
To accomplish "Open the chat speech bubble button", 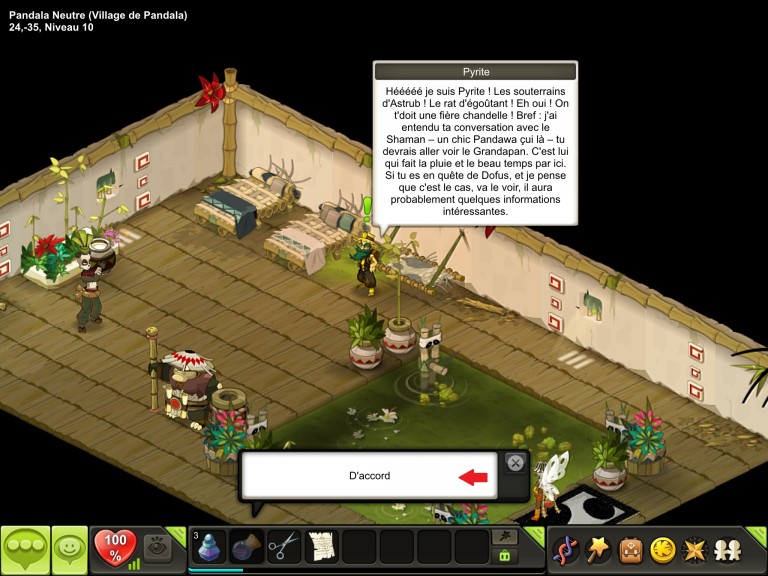I will (25, 549).
